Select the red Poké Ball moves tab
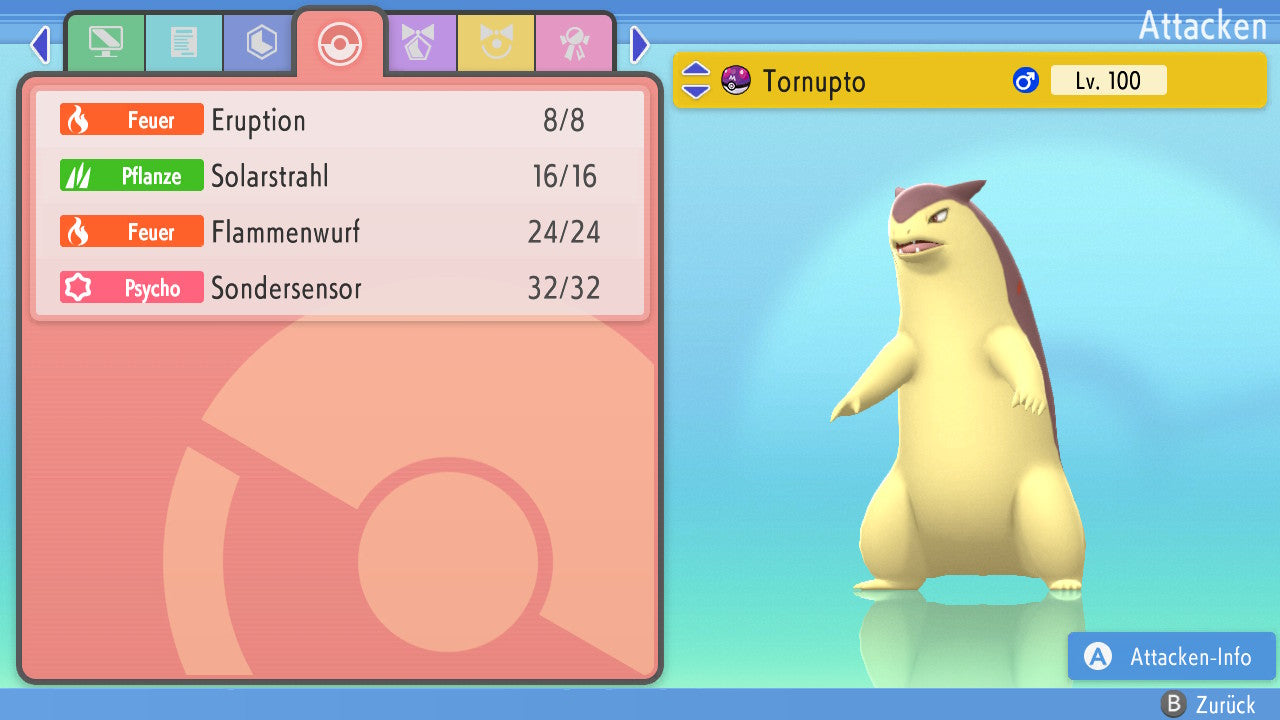 340,43
